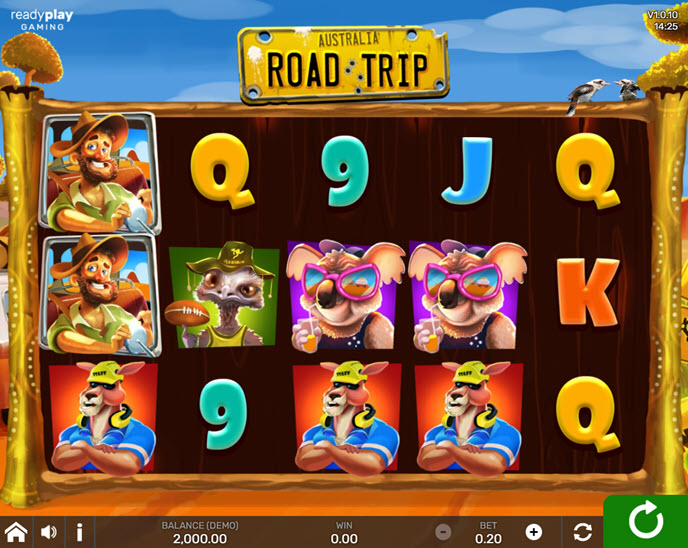Open the autoplay options

583,532
